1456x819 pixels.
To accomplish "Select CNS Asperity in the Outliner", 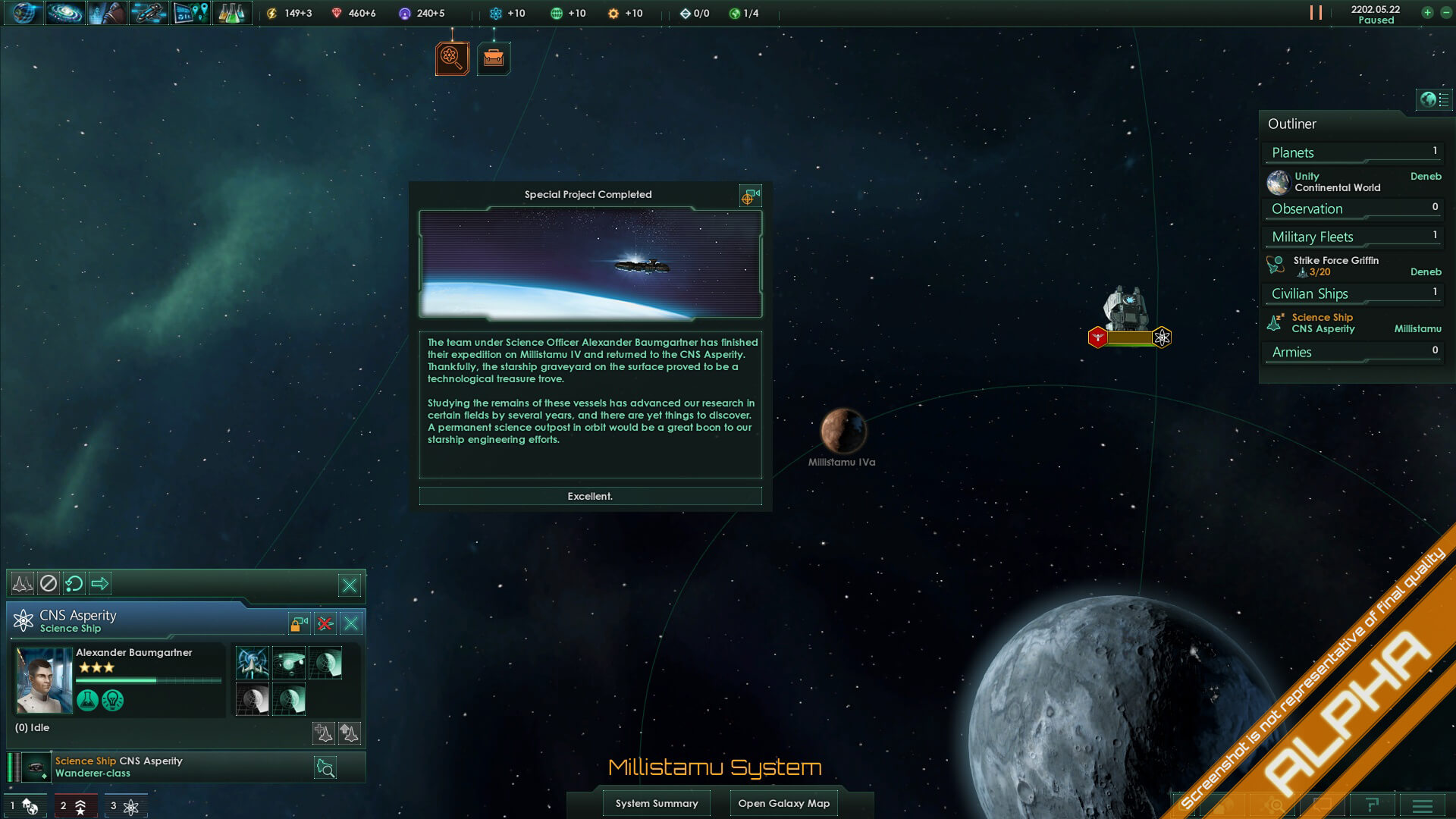I will (1323, 323).
